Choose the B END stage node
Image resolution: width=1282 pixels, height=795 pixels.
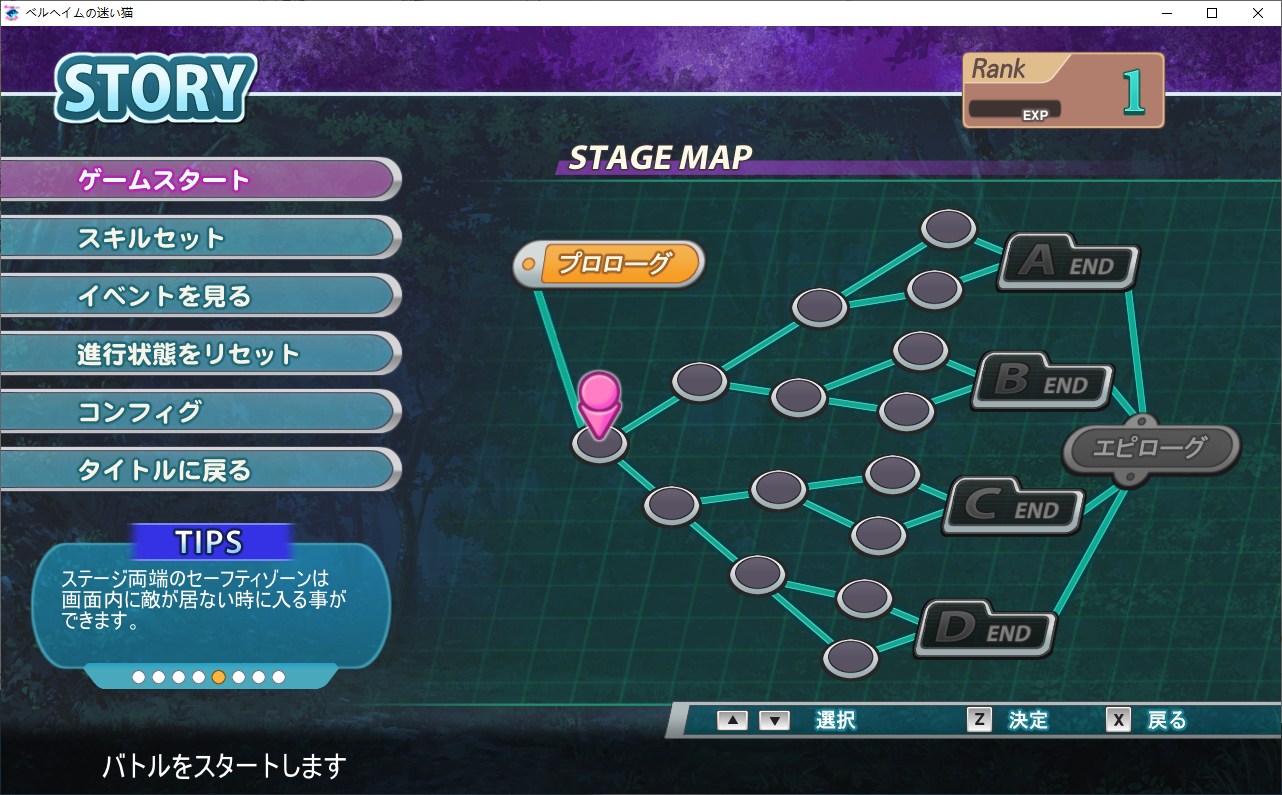click(x=1042, y=381)
